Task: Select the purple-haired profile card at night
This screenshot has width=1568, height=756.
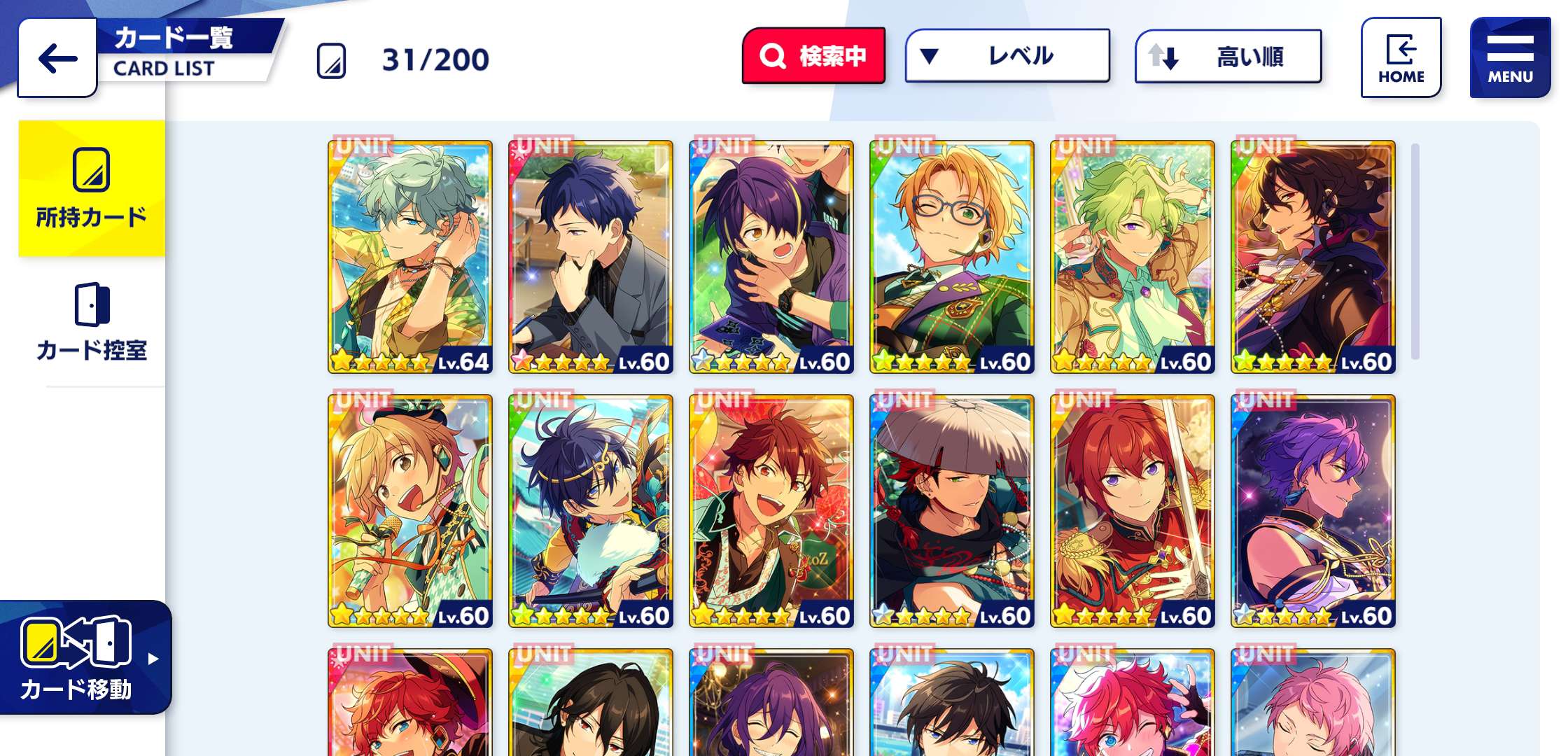Action: (x=1313, y=511)
